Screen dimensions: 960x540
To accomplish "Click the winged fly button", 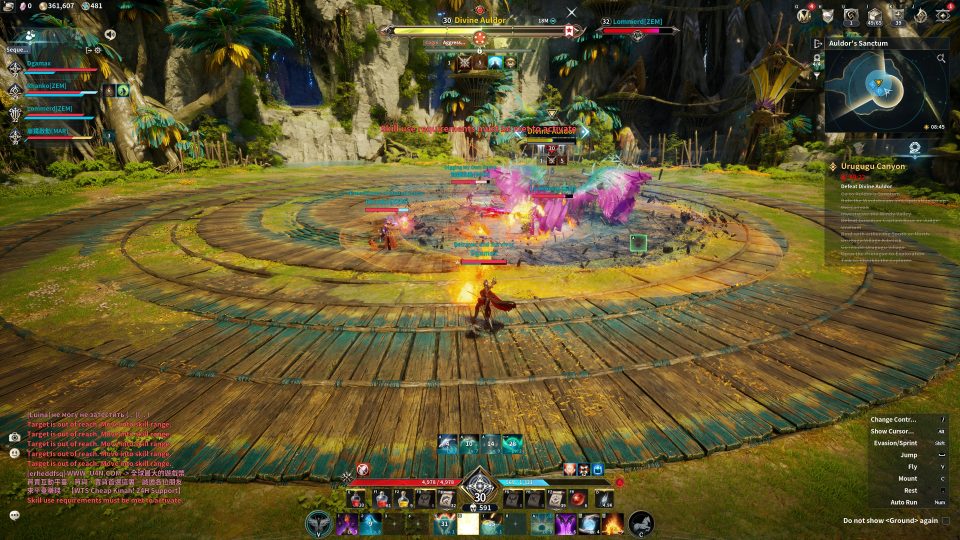I will click(319, 522).
